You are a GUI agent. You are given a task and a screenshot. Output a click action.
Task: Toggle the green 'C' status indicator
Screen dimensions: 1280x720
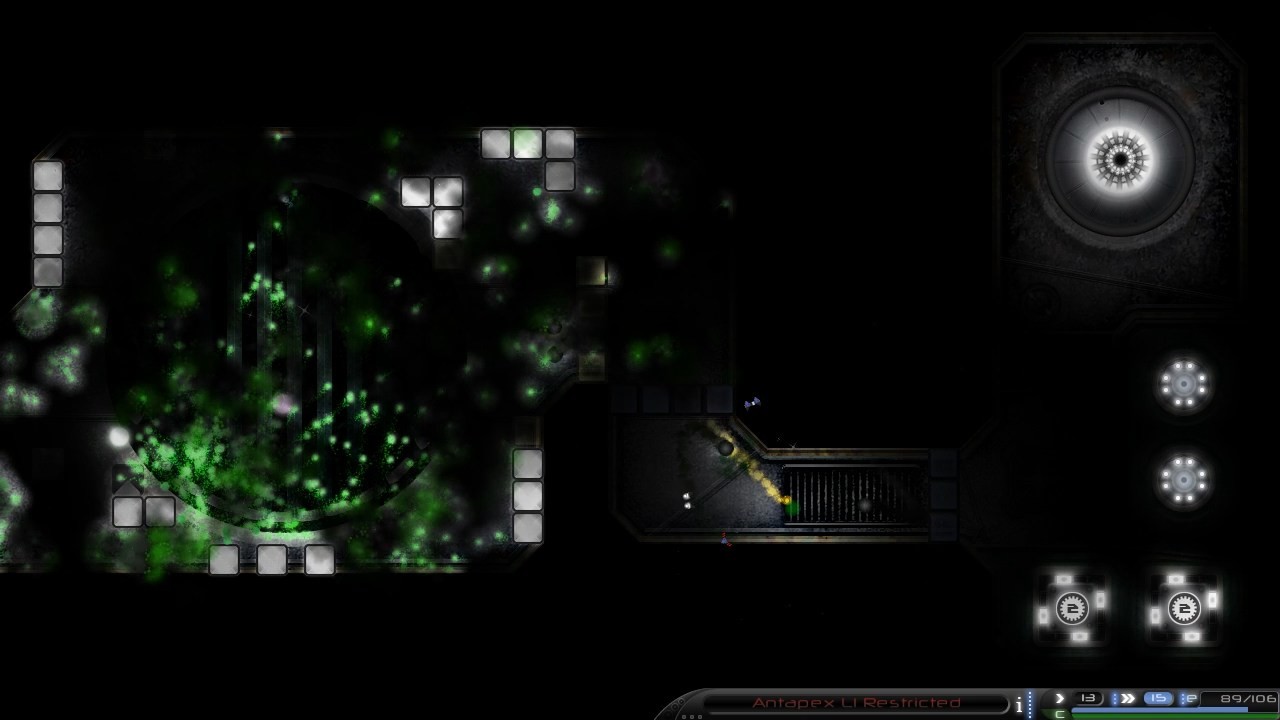pos(1057,713)
